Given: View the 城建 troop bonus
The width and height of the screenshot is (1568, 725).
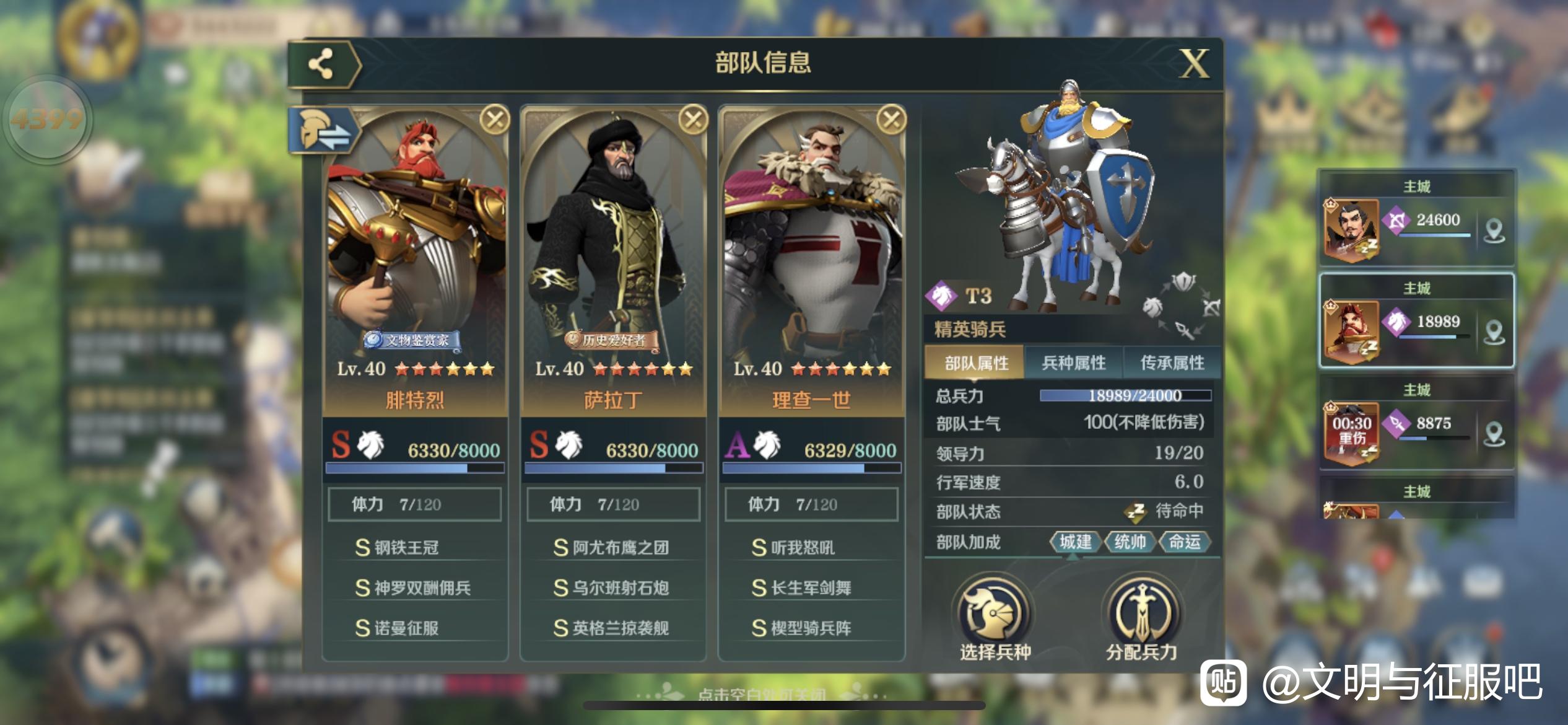Looking at the screenshot, I should click(1075, 542).
